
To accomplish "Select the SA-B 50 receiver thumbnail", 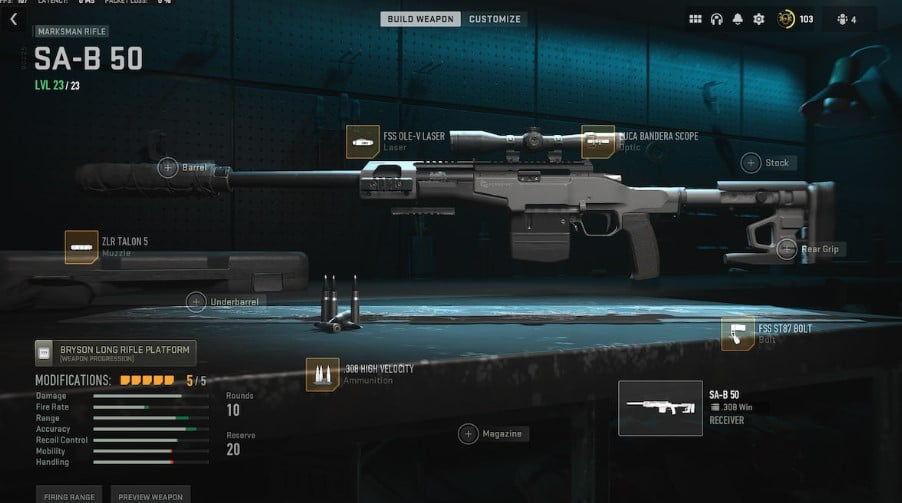I will 660,408.
